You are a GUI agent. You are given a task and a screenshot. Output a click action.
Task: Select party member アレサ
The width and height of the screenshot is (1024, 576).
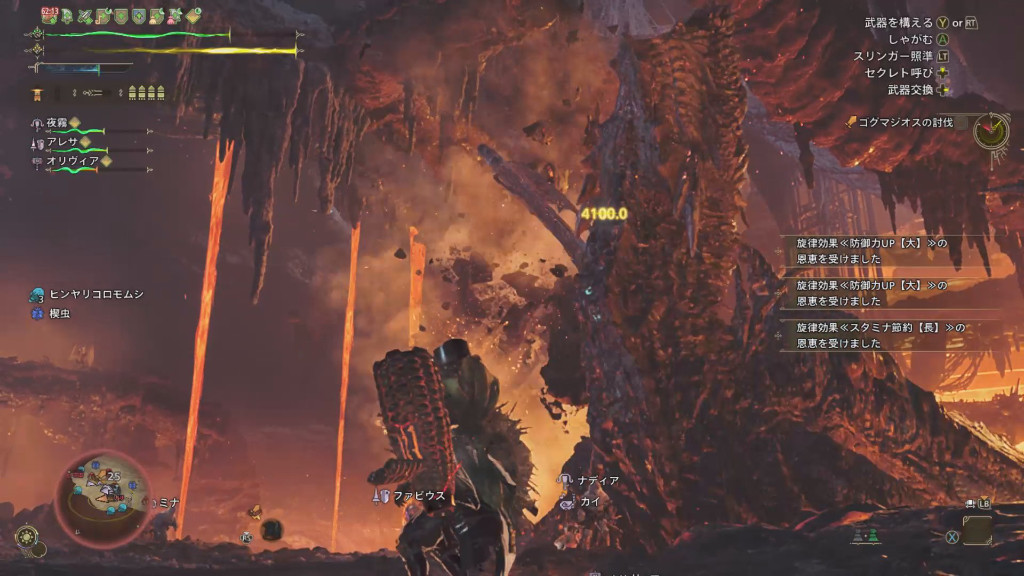[62, 142]
